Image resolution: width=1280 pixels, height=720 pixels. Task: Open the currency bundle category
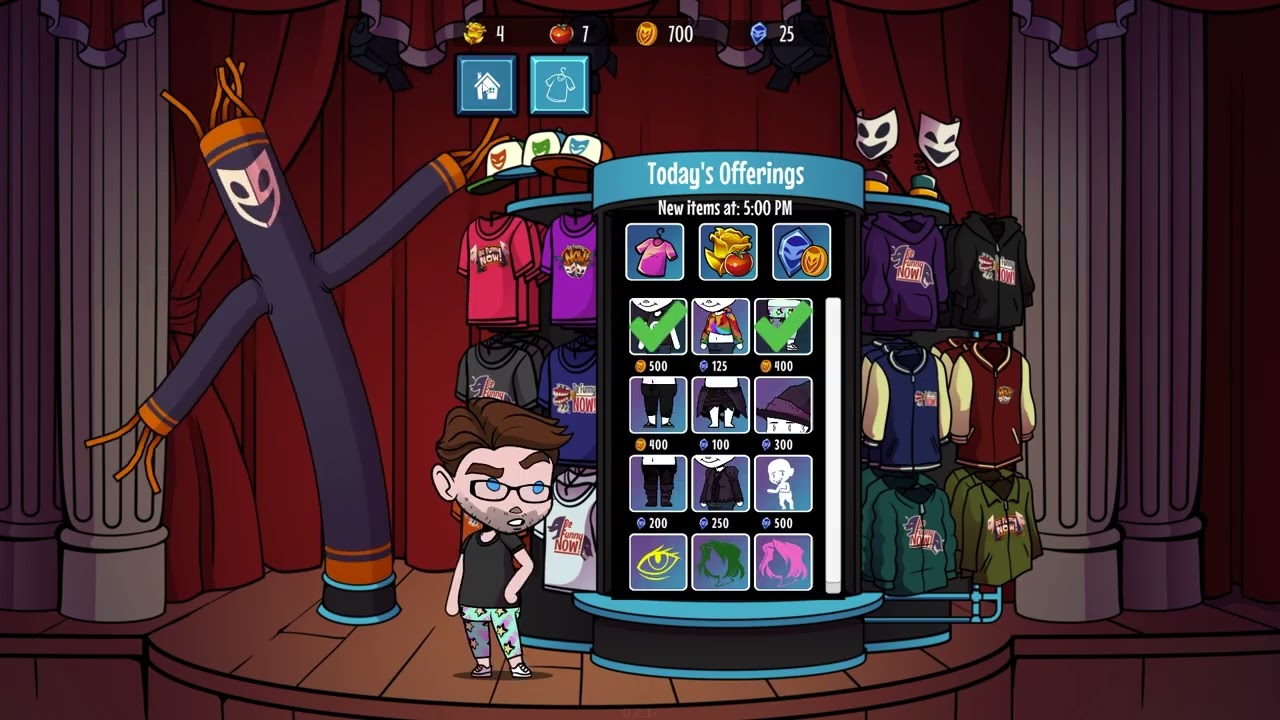[x=799, y=252]
